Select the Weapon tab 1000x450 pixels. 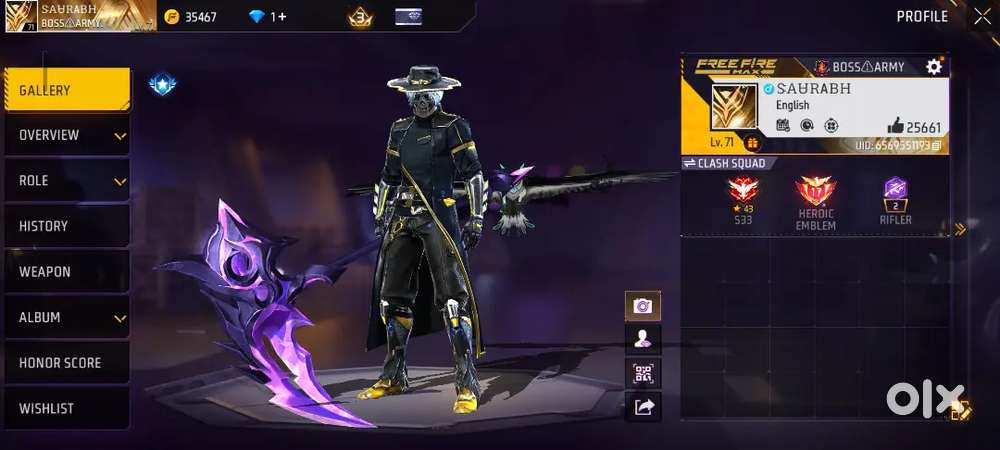66,272
